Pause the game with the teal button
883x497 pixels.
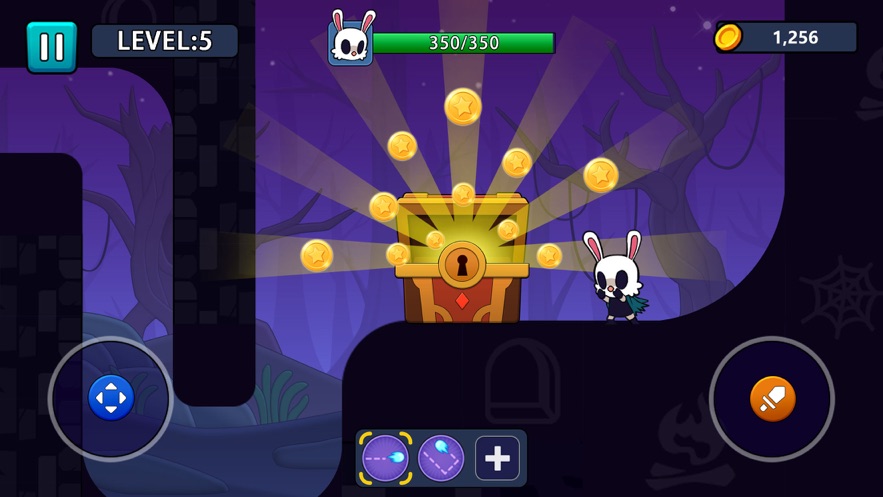tap(51, 46)
